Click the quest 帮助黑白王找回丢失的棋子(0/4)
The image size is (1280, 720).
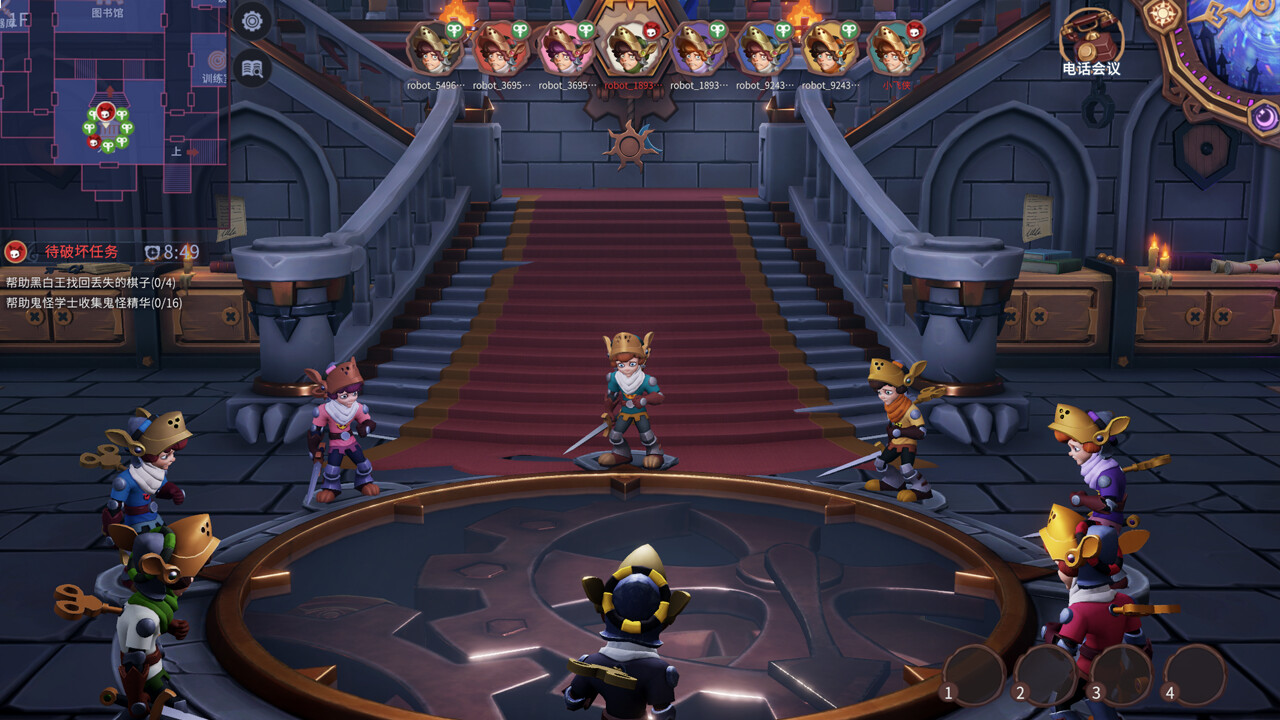91,283
